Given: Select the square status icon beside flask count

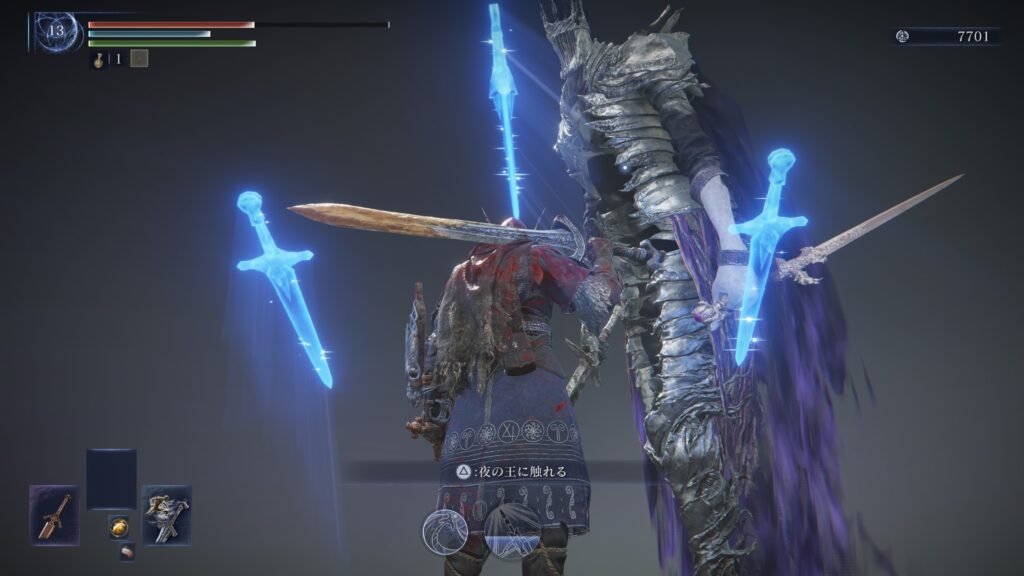Looking at the screenshot, I should 139,59.
